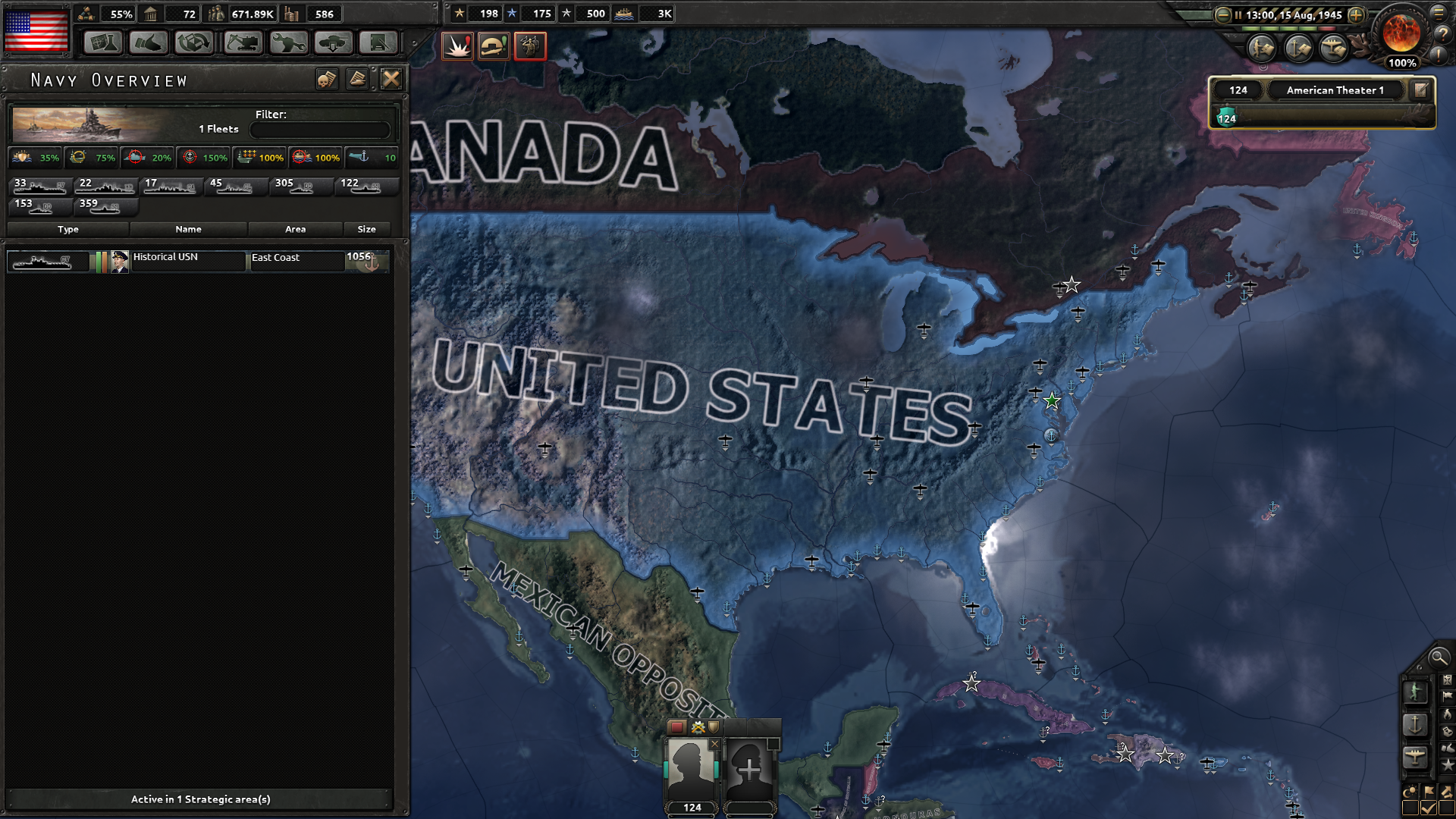Screen dimensions: 1456x819
Task: Click the skull scuttle icon in Navy Overview
Action: tap(327, 80)
